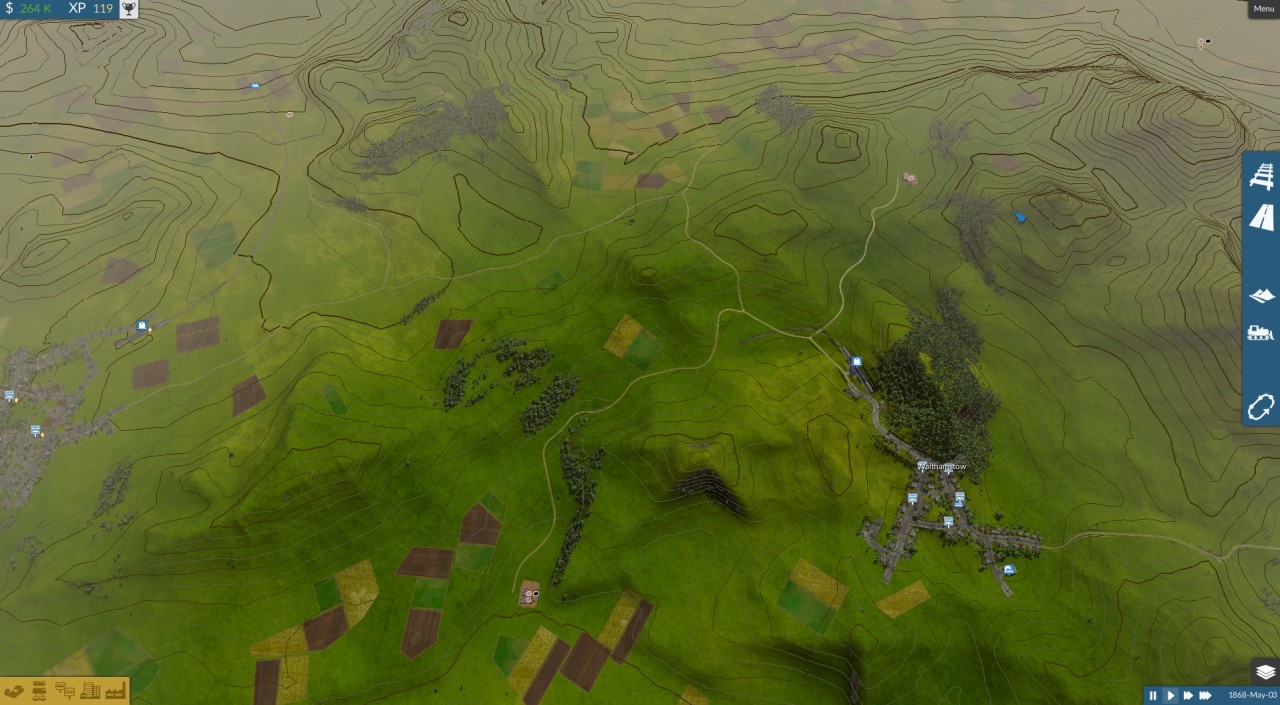Open the game Menu
This screenshot has height=705, width=1280.
point(1263,9)
